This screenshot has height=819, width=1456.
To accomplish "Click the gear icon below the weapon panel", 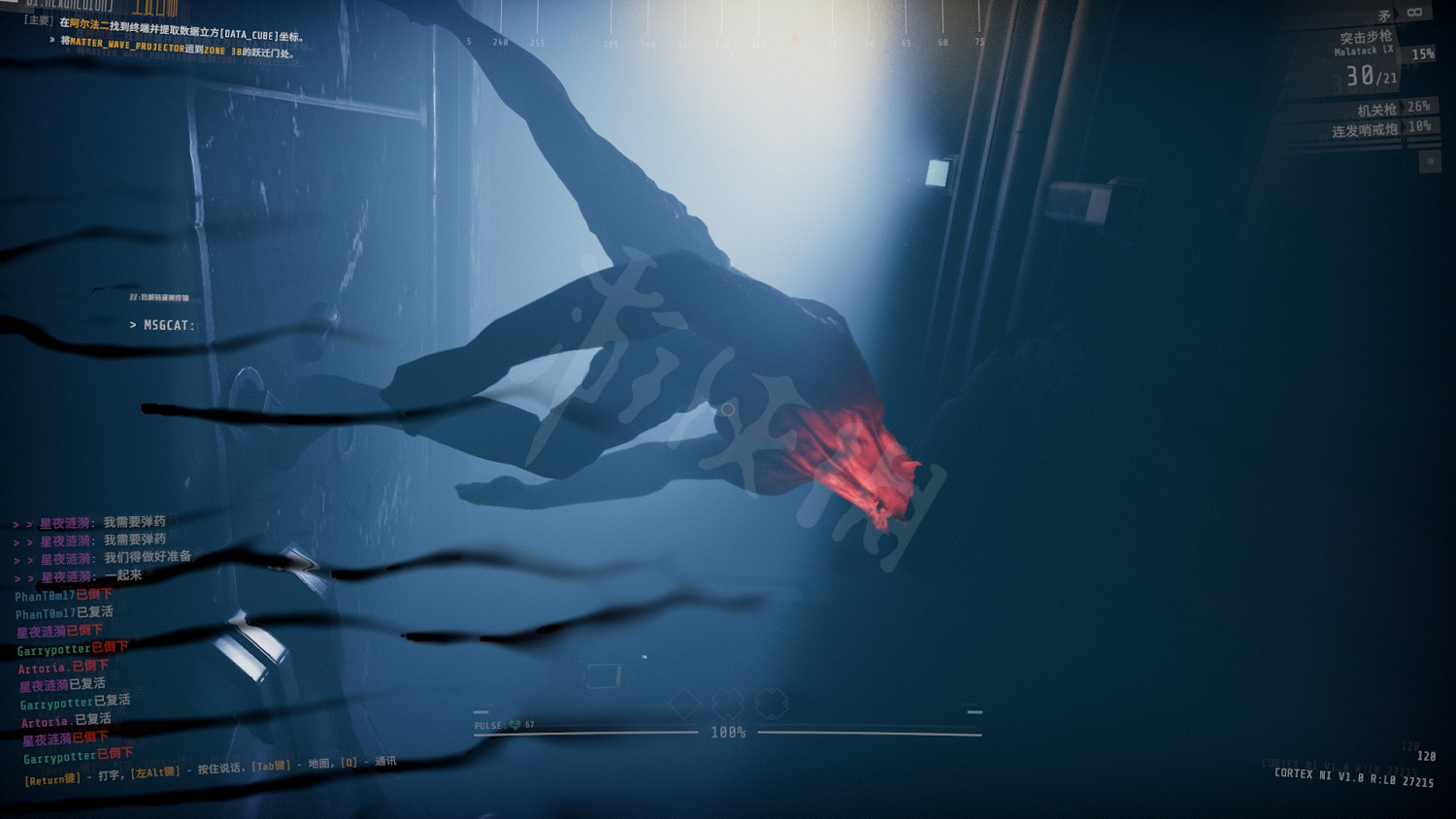I will pos(1430,162).
